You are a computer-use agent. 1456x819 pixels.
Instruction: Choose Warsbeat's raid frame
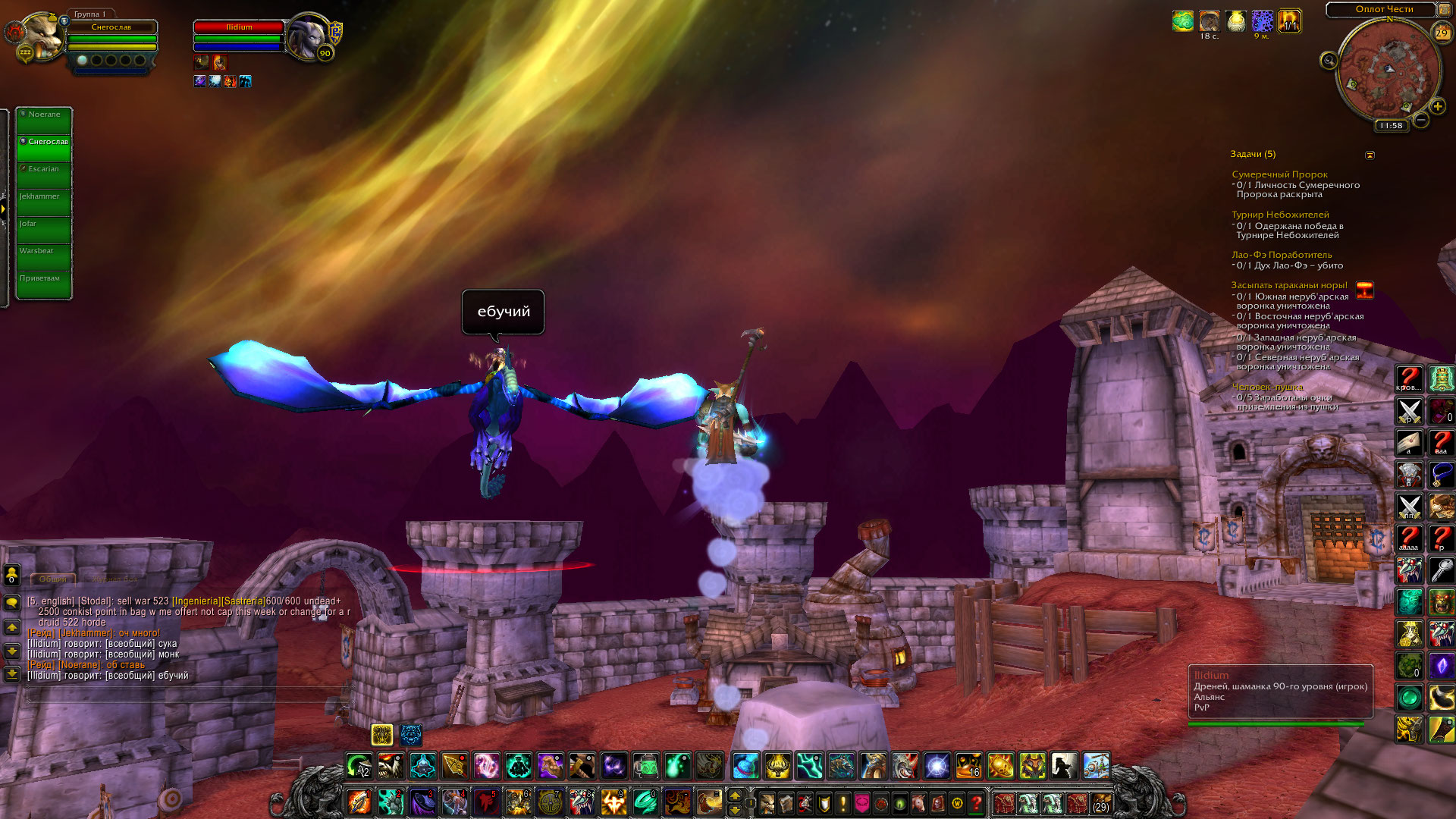point(44,258)
